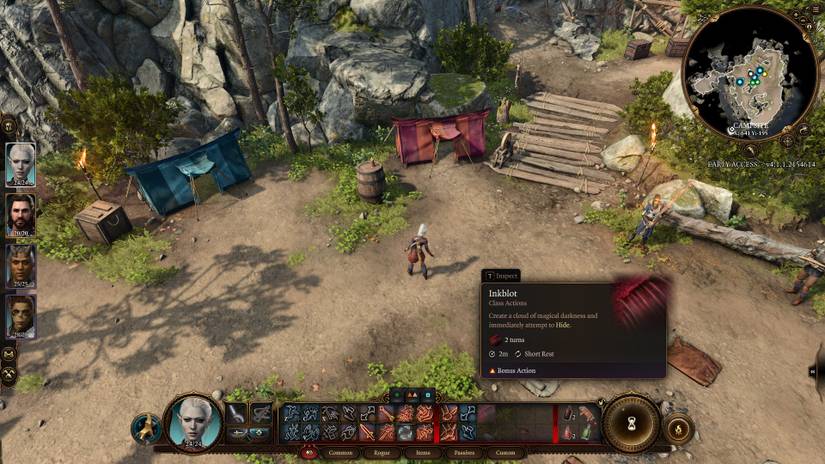Screen dimensions: 825x464
Task: Switch to the Items hotbar tab
Action: [425, 452]
